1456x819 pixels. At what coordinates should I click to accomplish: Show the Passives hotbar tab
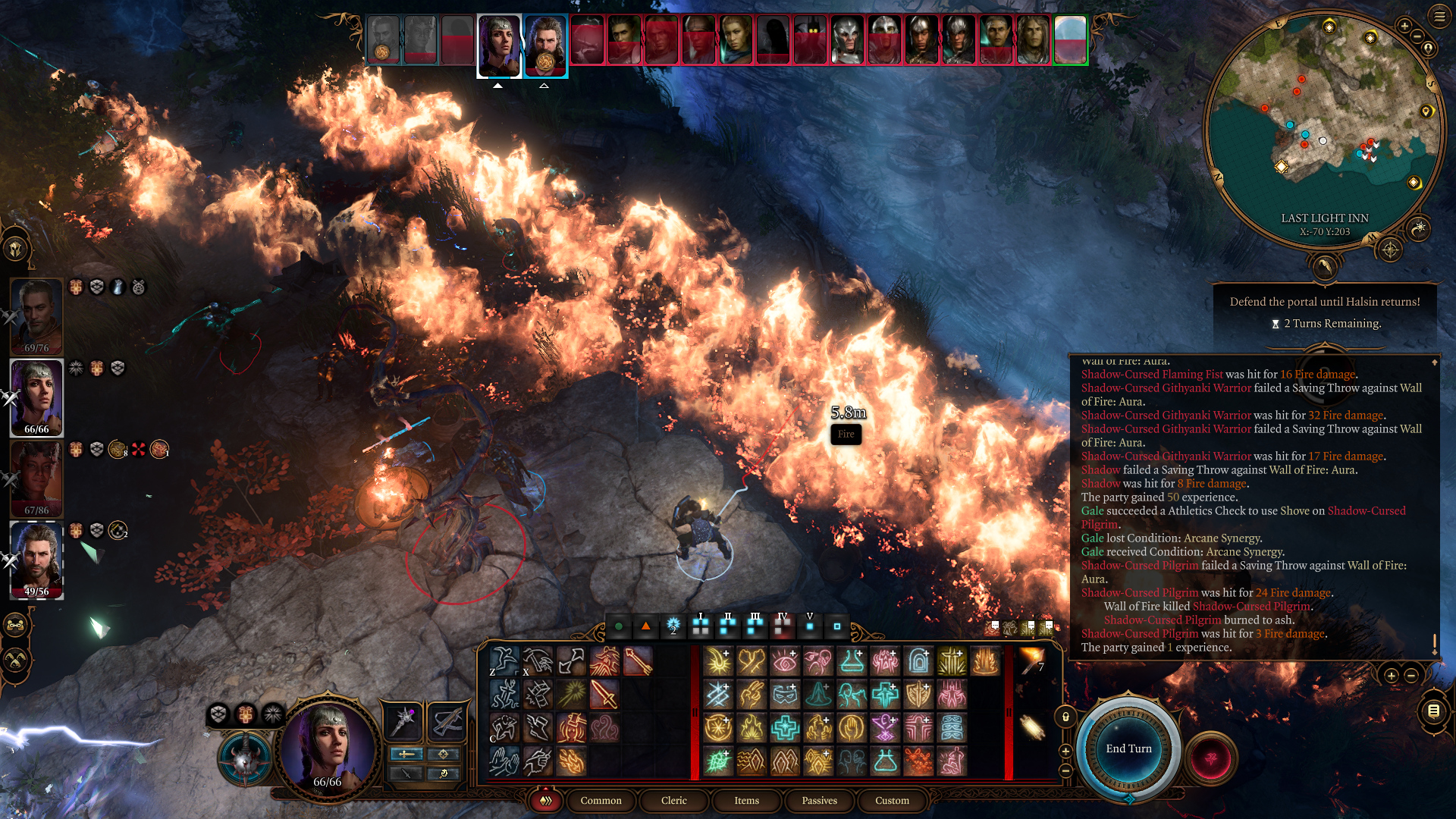tap(819, 801)
